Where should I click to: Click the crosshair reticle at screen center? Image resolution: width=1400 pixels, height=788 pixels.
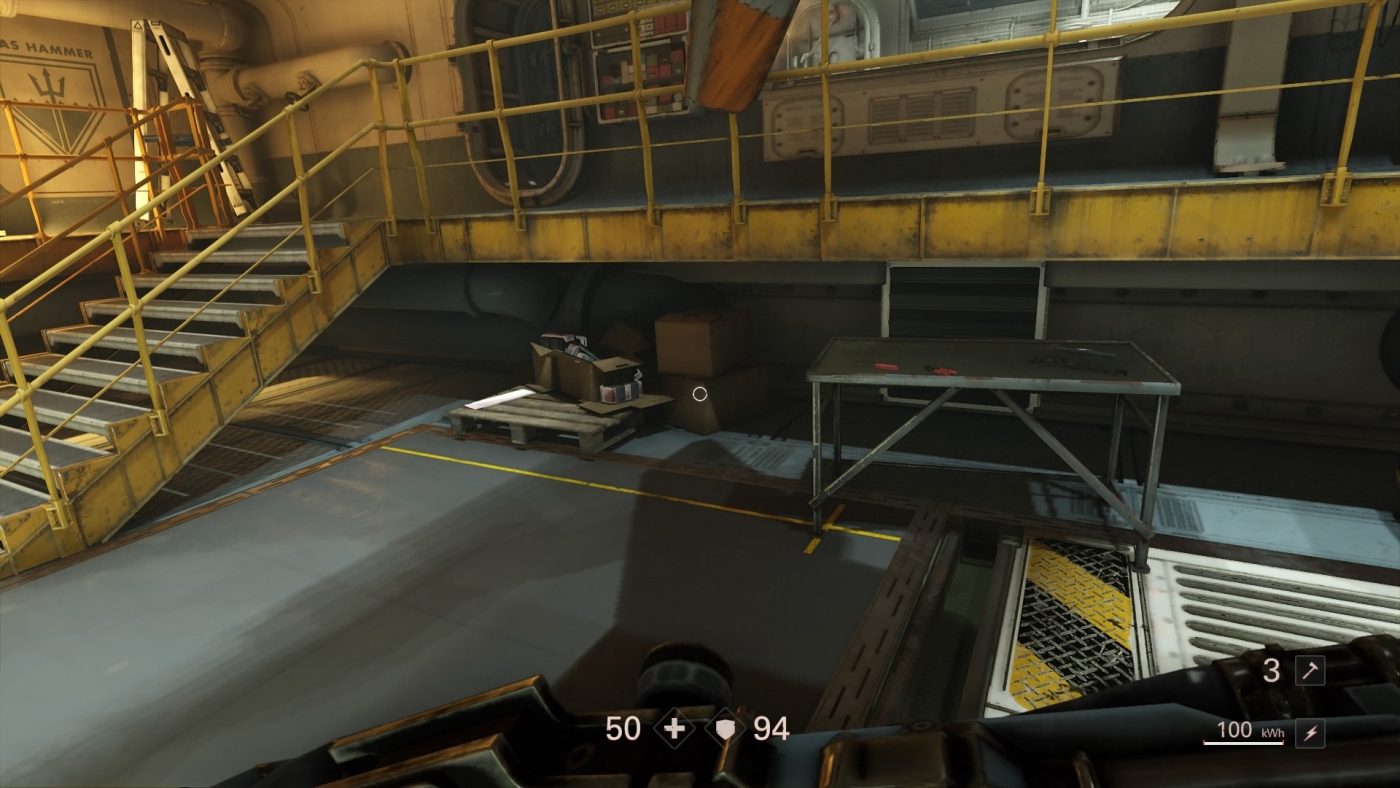click(x=700, y=394)
